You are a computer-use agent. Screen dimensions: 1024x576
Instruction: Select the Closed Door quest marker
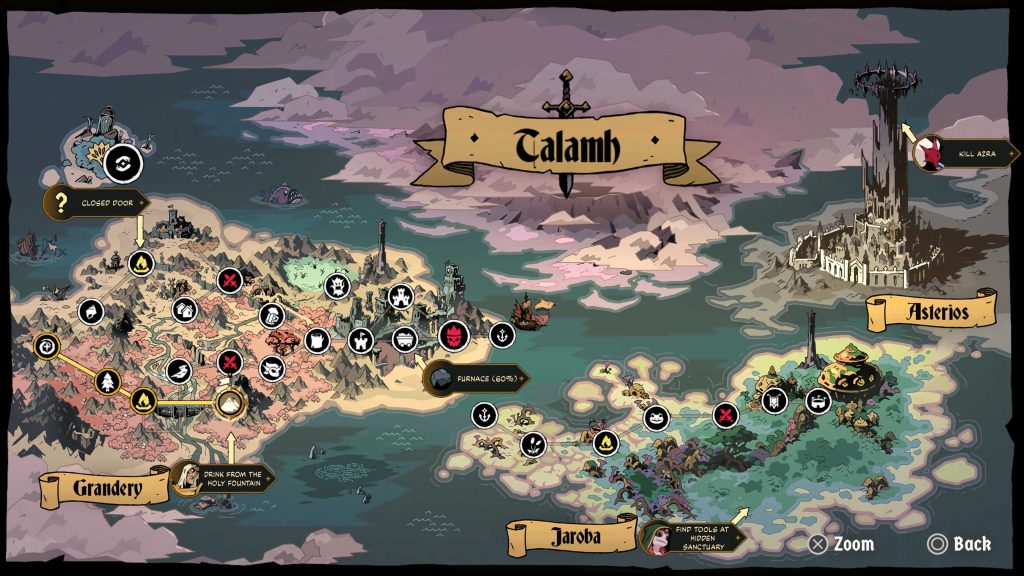click(97, 205)
